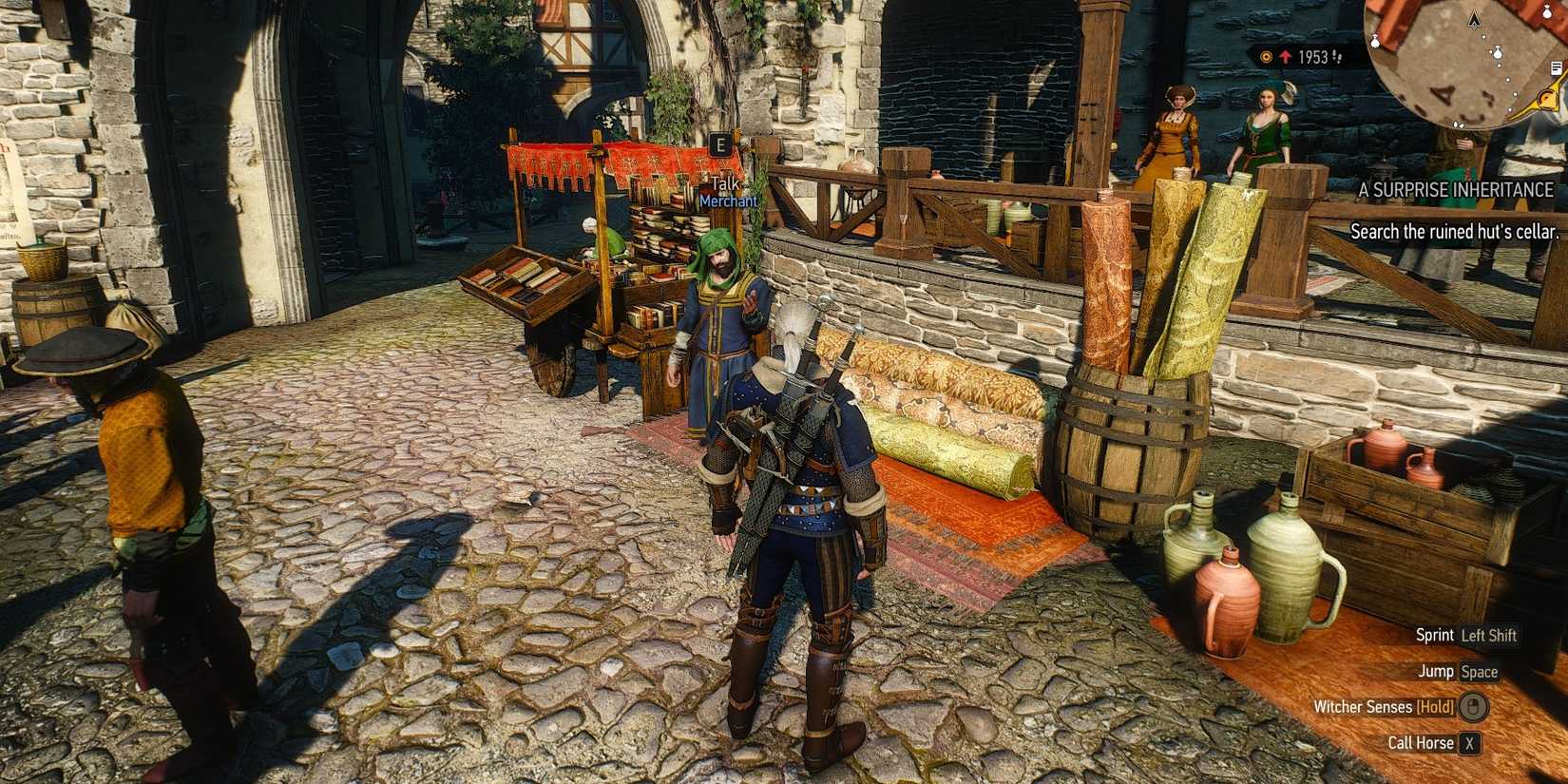Click the coin currency icon in the HUD
Viewport: 1568px width, 784px height.
pos(1266,56)
